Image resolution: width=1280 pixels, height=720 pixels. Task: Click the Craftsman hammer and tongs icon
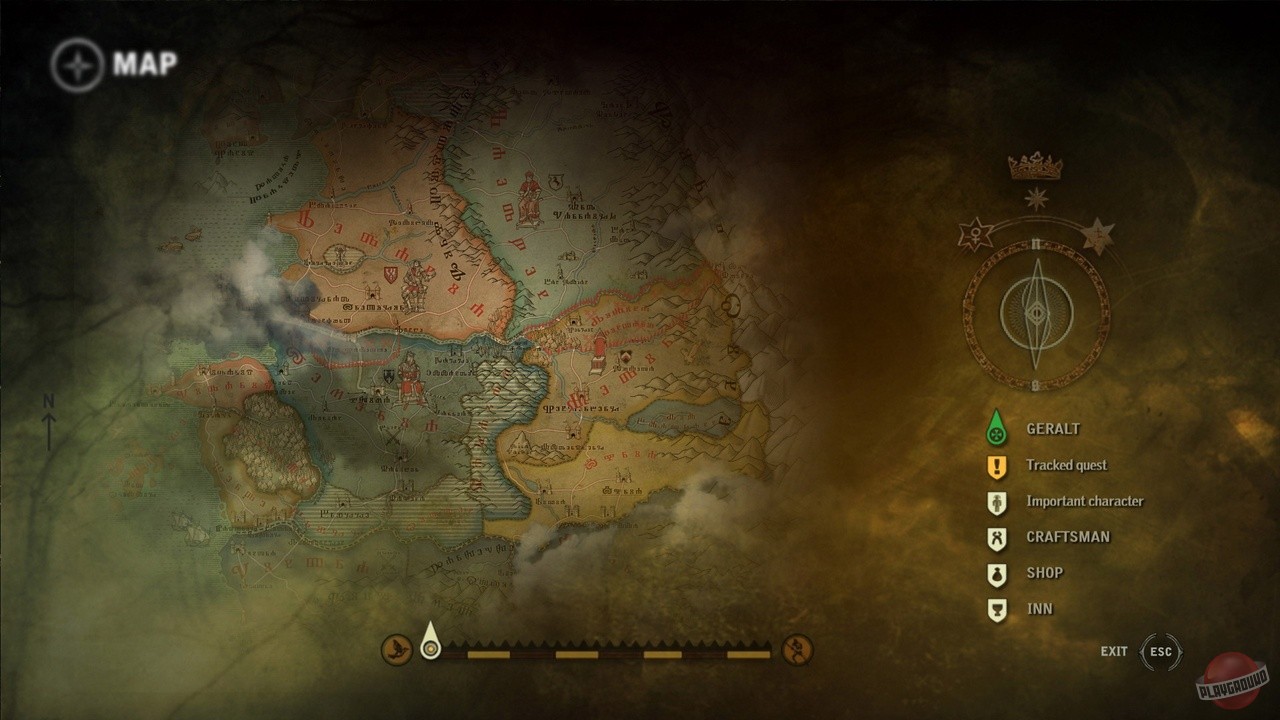(995, 536)
